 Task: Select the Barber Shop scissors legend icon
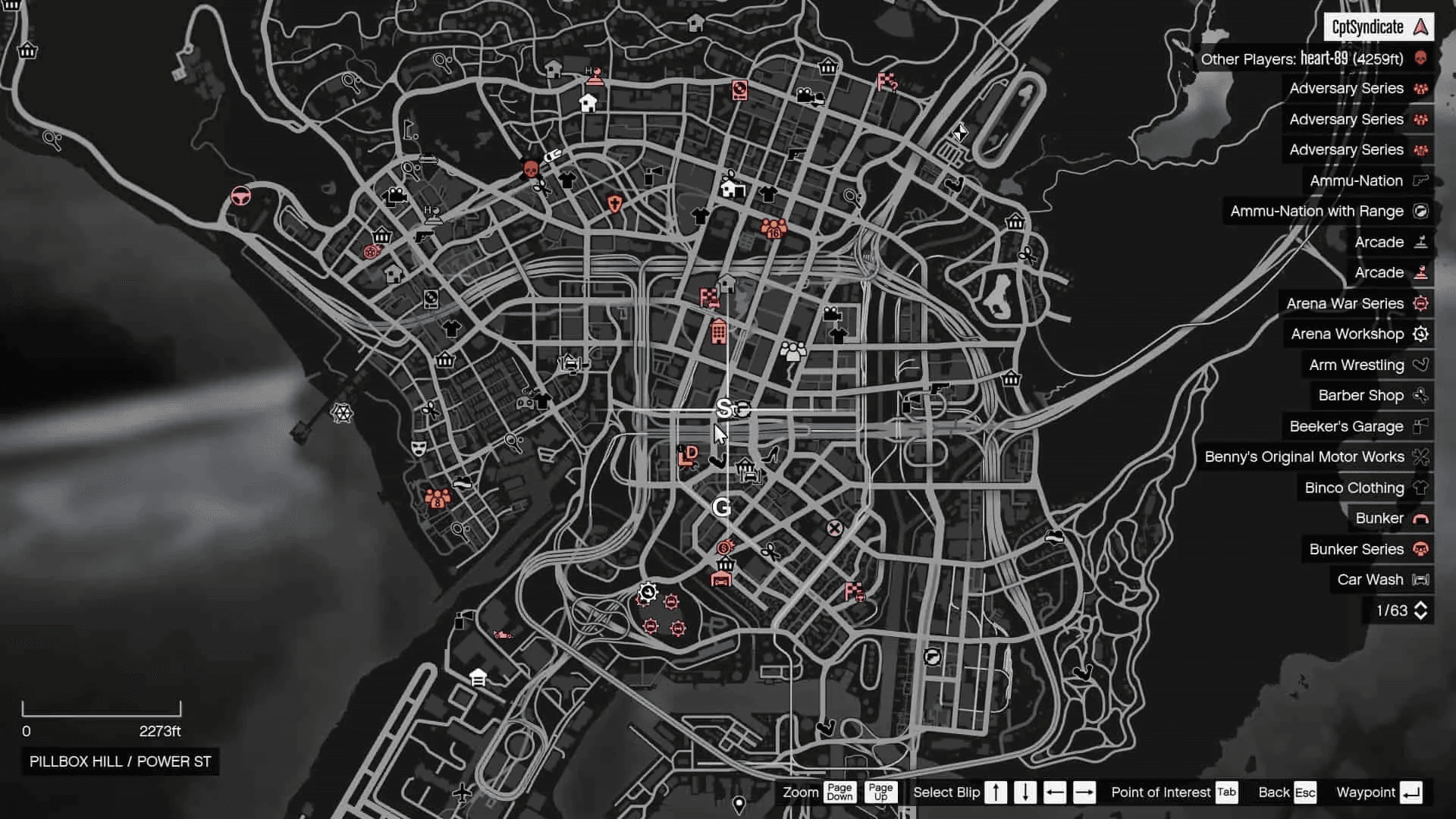[x=1420, y=395]
